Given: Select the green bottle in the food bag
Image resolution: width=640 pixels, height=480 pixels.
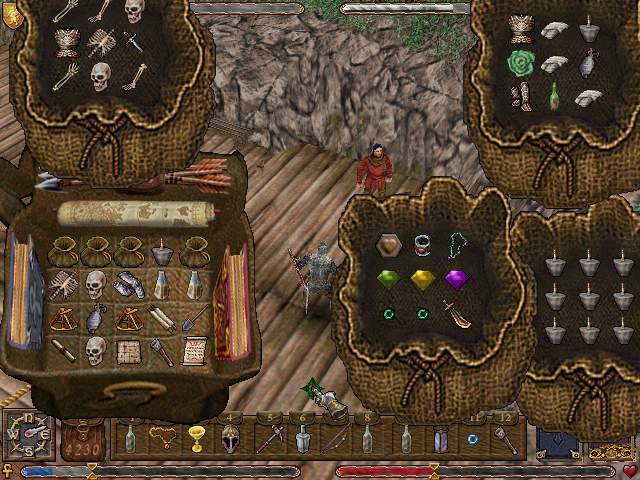Looking at the screenshot, I should coord(553,98).
